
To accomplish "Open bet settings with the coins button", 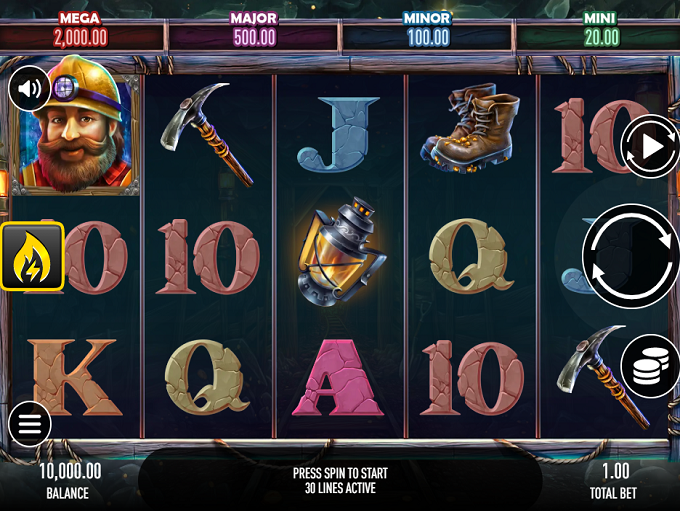I will point(649,366).
